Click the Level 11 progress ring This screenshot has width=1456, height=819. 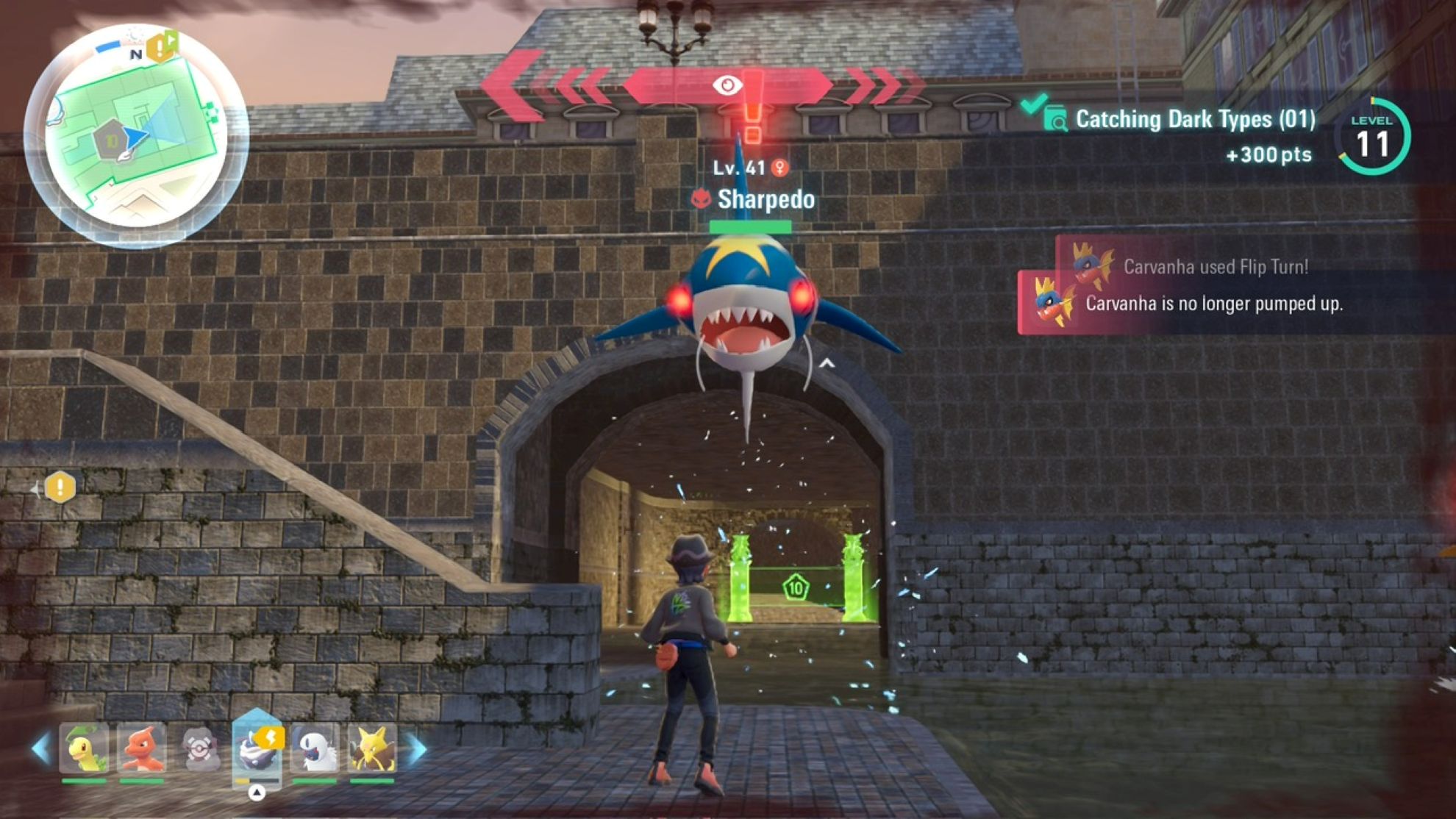click(x=1372, y=137)
